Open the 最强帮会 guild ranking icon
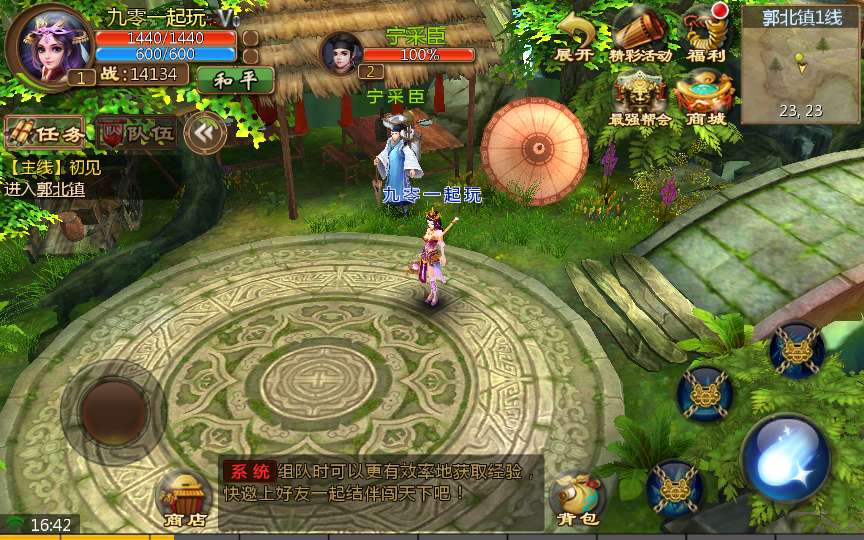The height and width of the screenshot is (540, 864). pyautogui.click(x=640, y=98)
